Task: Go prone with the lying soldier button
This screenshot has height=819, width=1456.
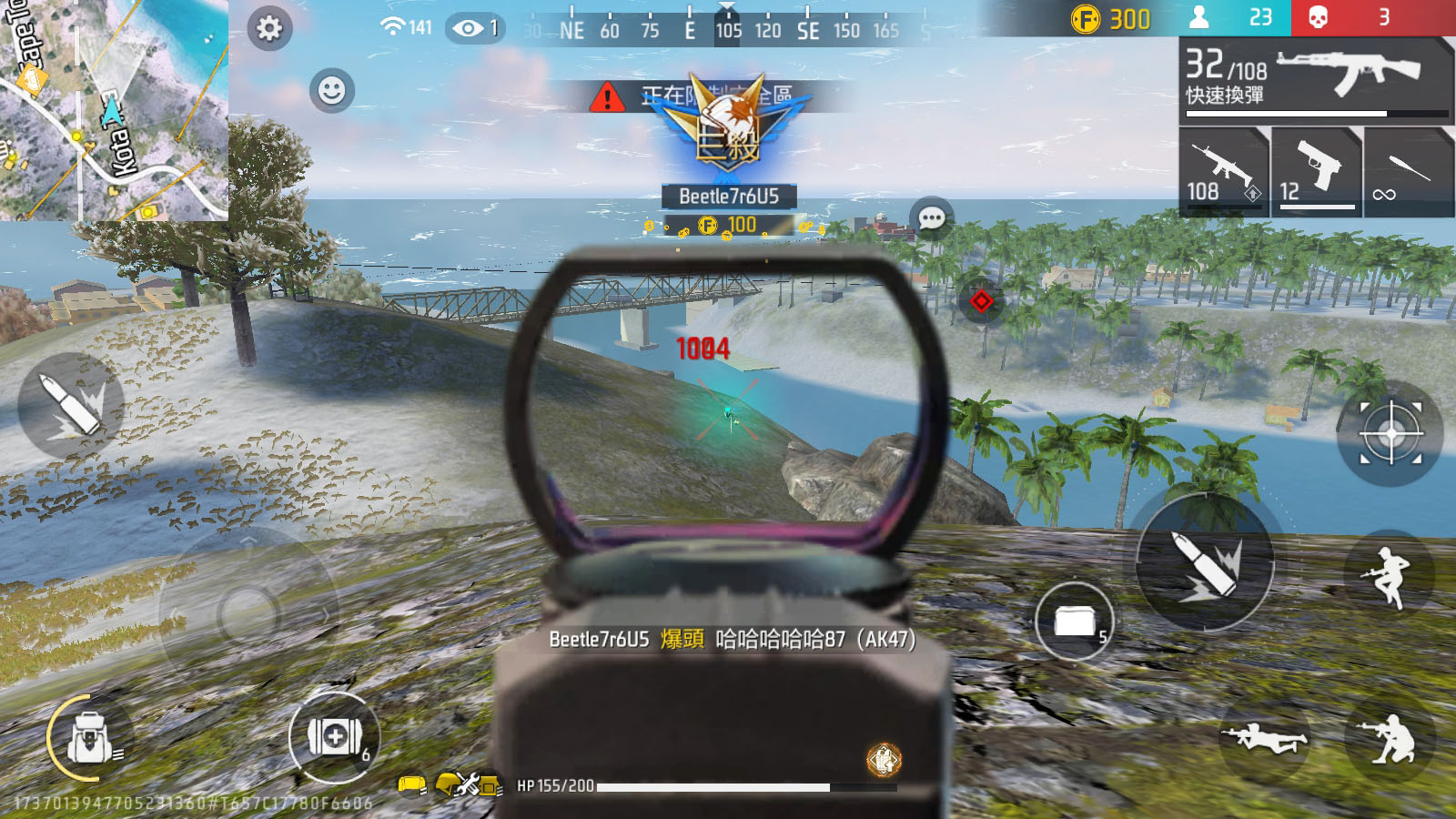Action: 1263,738
